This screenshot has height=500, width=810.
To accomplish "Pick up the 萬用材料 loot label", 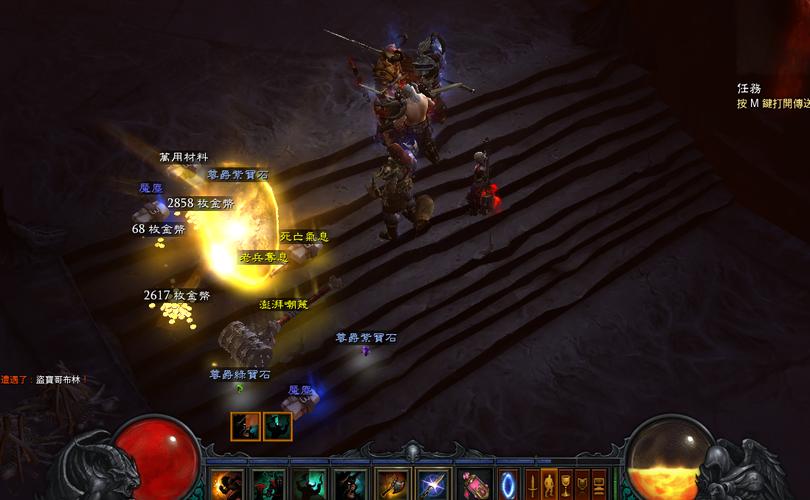I will (183, 157).
